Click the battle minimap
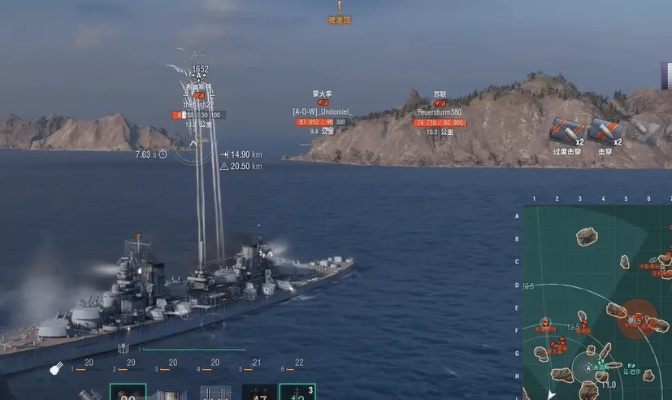Image resolution: width=672 pixels, height=400 pixels. coord(597,302)
